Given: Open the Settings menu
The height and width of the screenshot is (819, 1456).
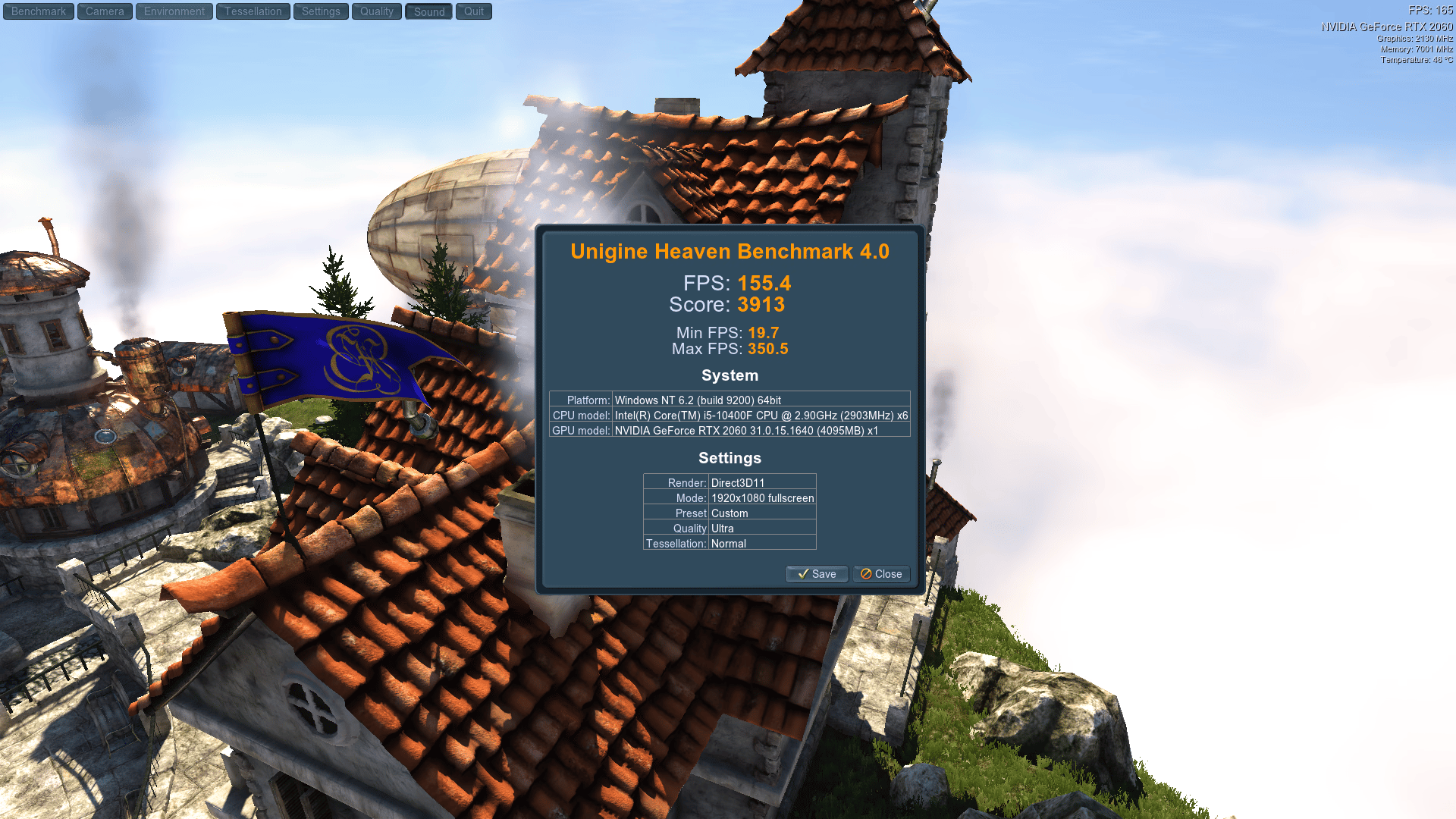Looking at the screenshot, I should pyautogui.click(x=321, y=11).
